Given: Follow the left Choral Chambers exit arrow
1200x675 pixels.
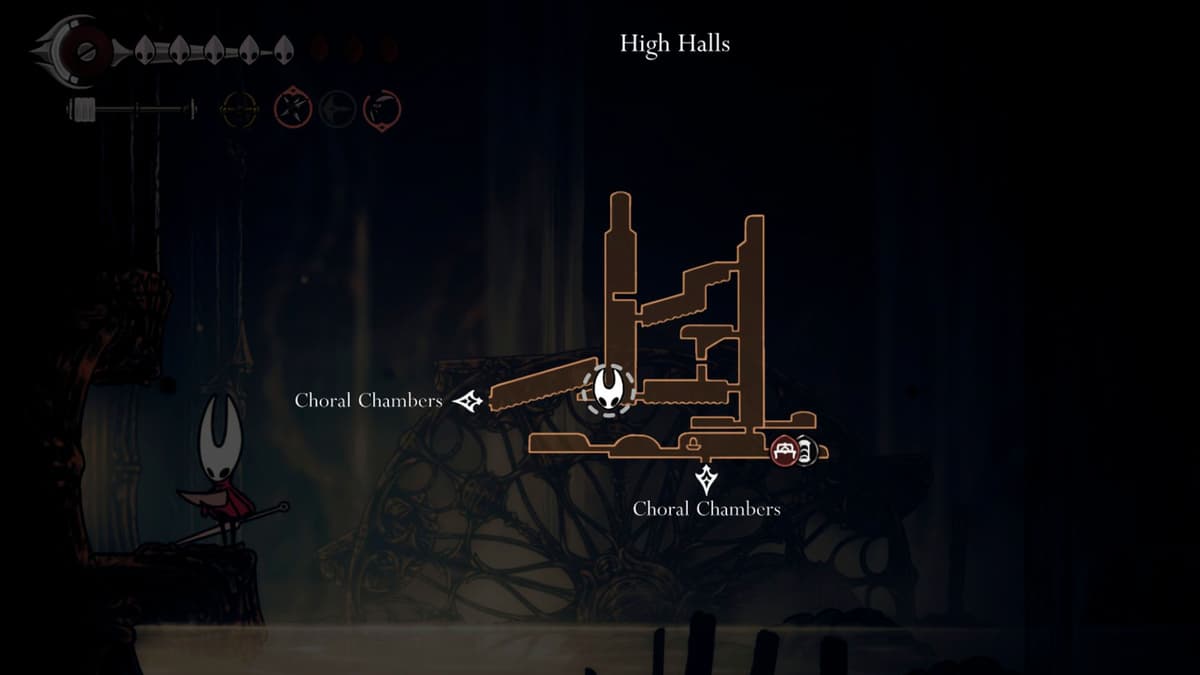Looking at the screenshot, I should pos(468,401).
